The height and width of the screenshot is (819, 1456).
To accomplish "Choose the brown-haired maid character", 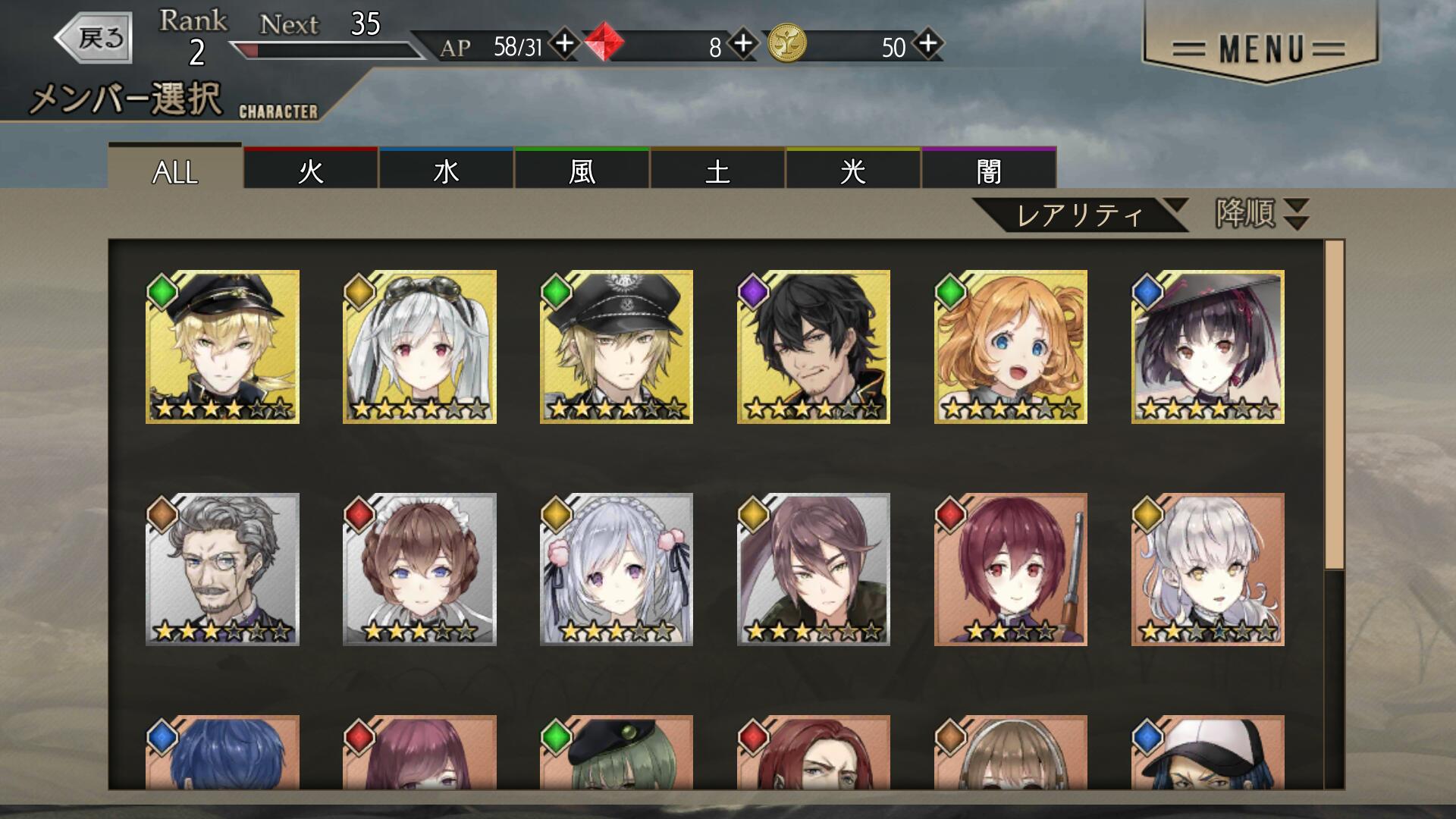I will pos(419,570).
